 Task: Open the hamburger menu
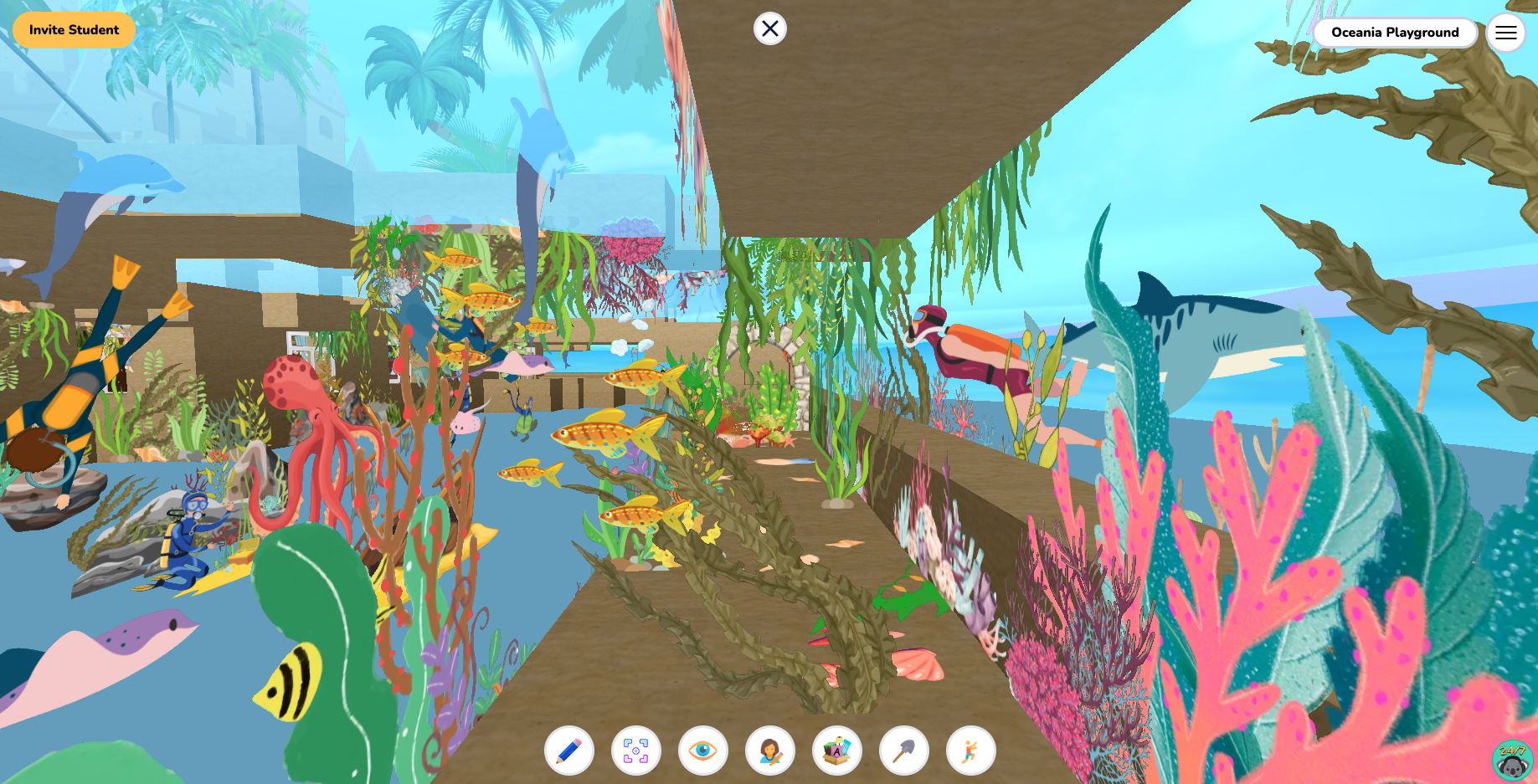pos(1506,32)
